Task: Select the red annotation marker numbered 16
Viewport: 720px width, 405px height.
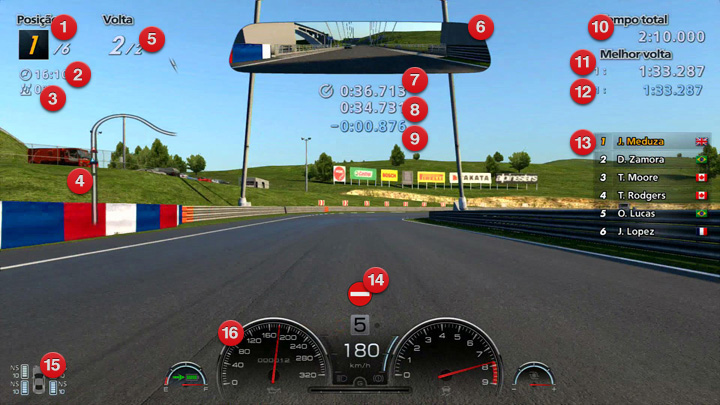Action: point(232,333)
